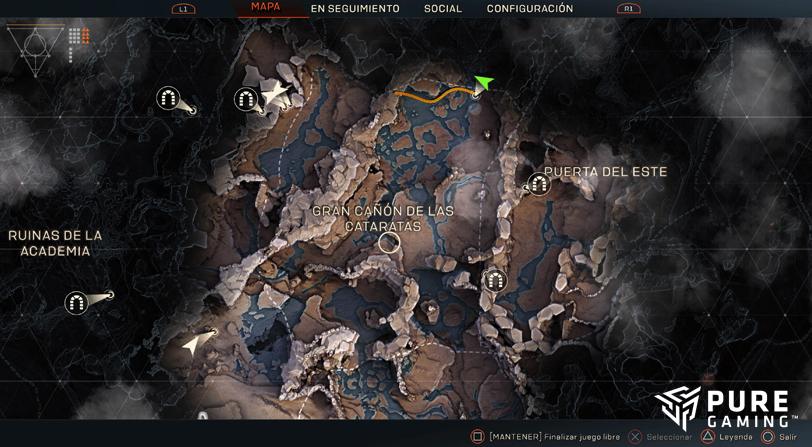Open the EN SEGUIMIENTO tab
The height and width of the screenshot is (447, 812).
[354, 9]
